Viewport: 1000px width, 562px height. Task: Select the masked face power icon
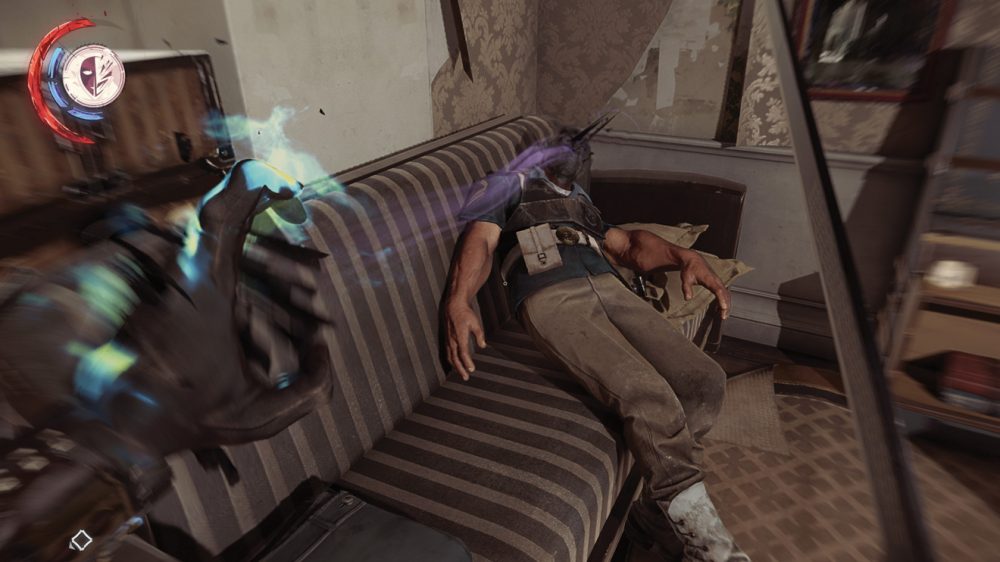pos(93,76)
